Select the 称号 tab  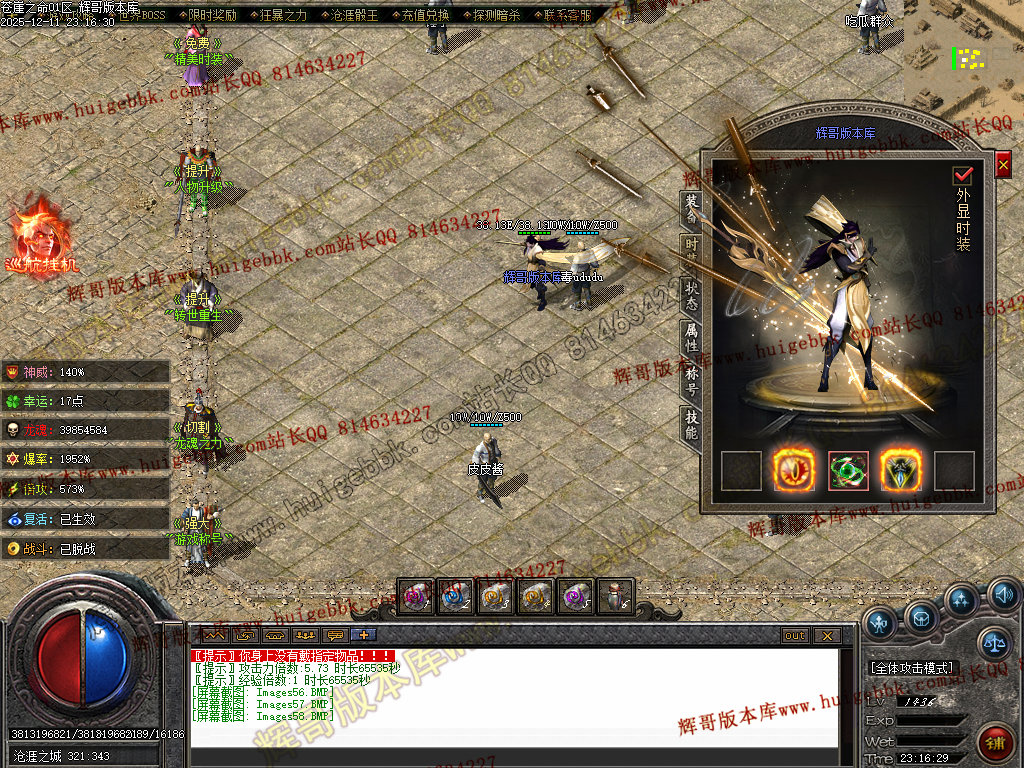click(x=691, y=380)
